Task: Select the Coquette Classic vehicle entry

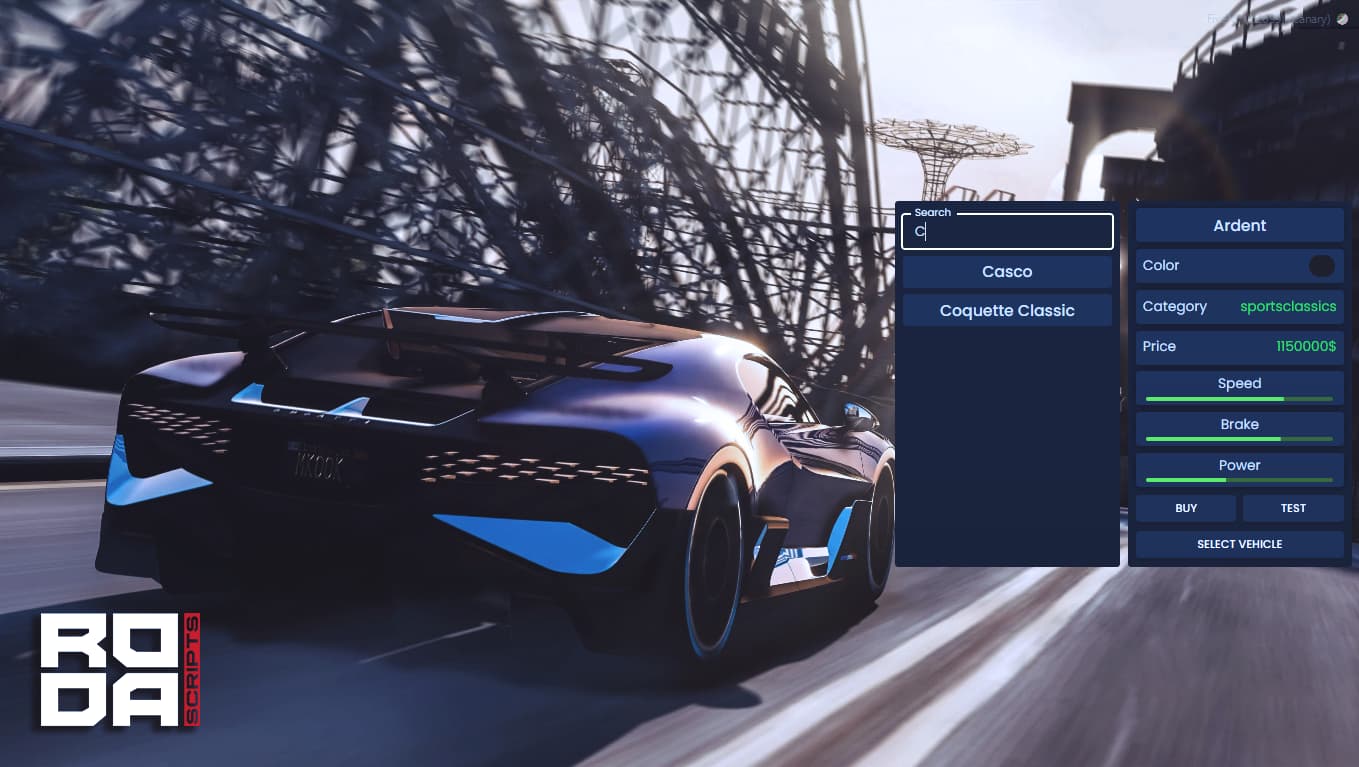Action: (1007, 310)
